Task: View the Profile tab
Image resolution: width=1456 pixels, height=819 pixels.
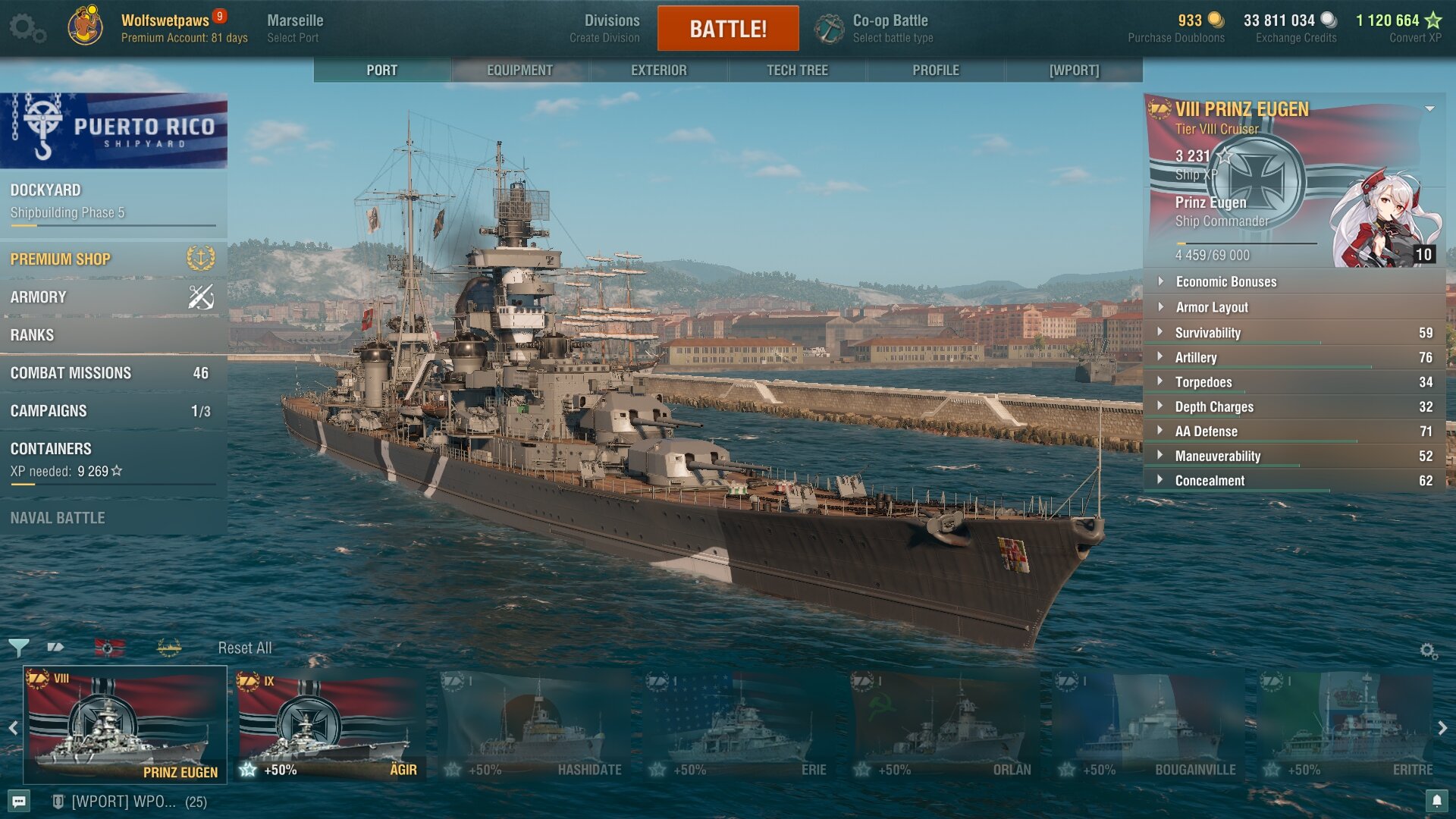Action: (x=935, y=70)
